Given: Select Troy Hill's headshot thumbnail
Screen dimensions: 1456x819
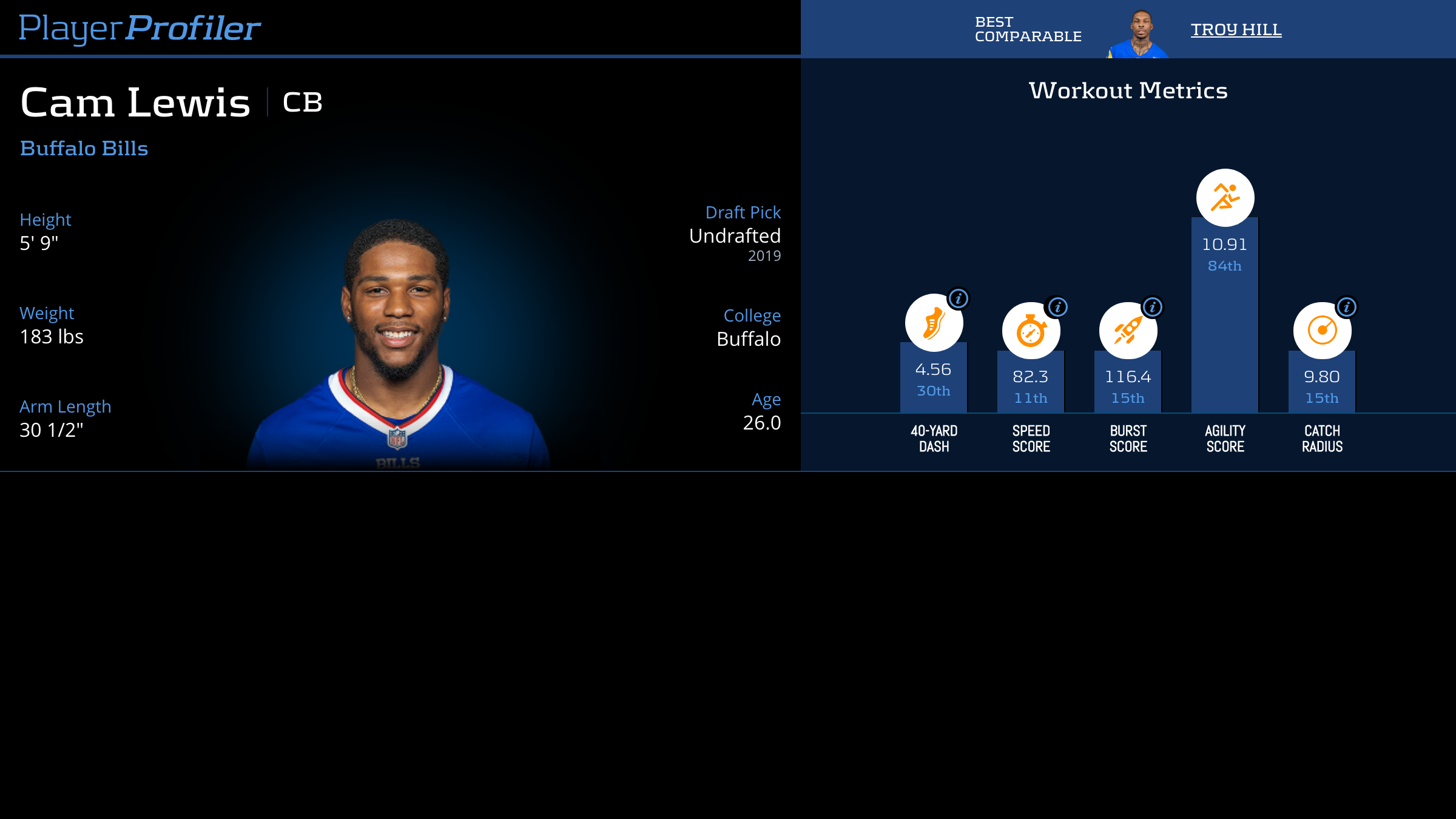Looking at the screenshot, I should (1139, 34).
